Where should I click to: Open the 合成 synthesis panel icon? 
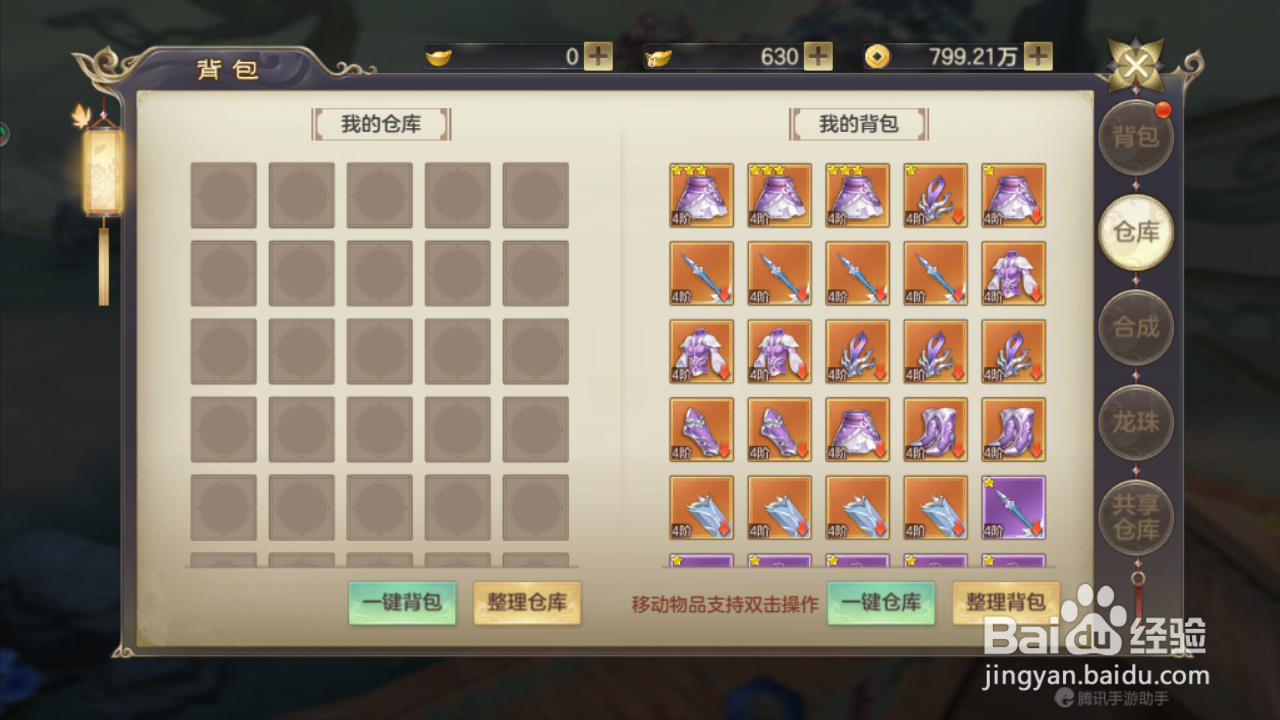coord(1135,326)
